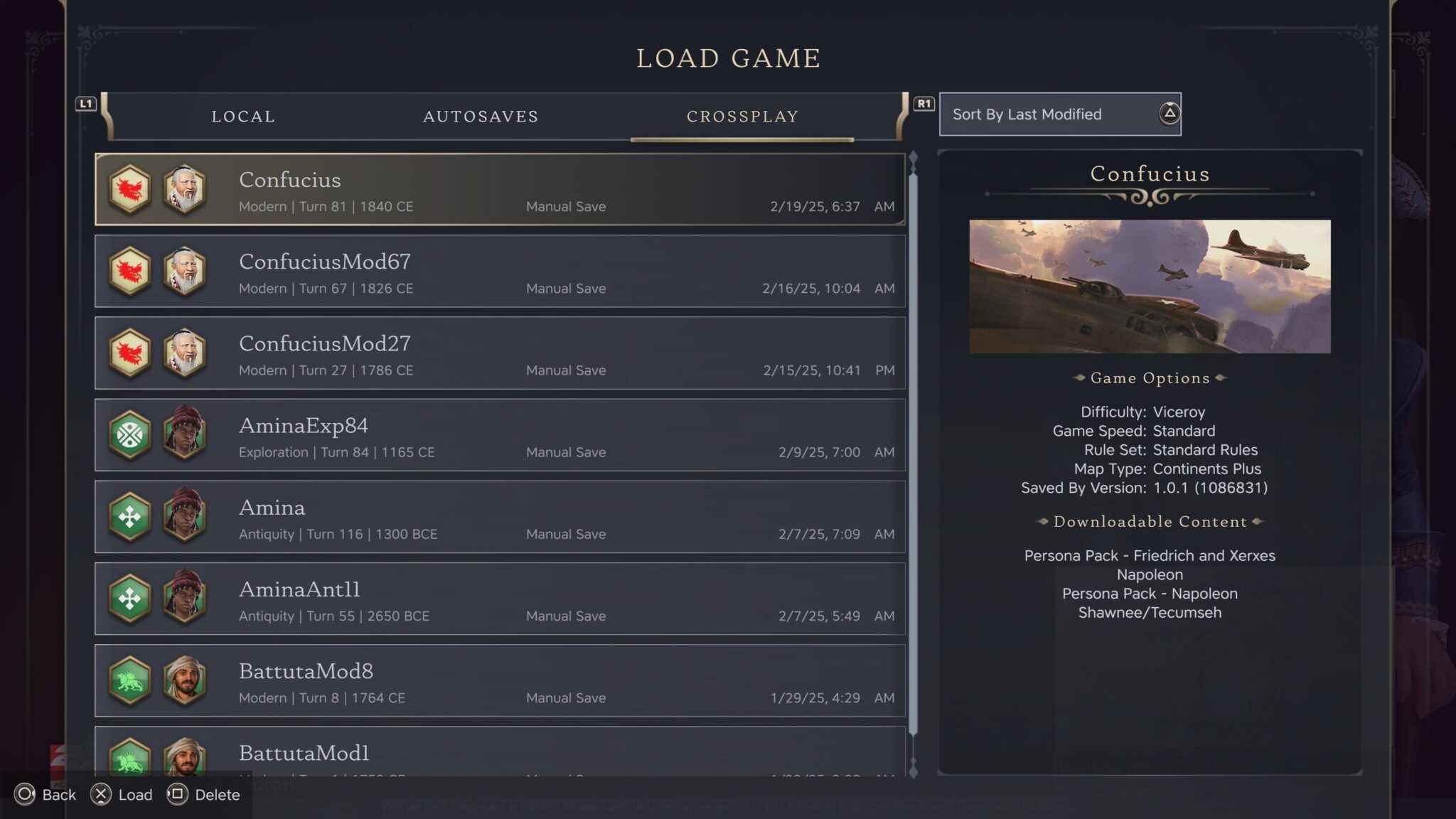The width and height of the screenshot is (1456, 819).
Task: Select the ConfuciusMod67 save entry
Action: point(498,272)
